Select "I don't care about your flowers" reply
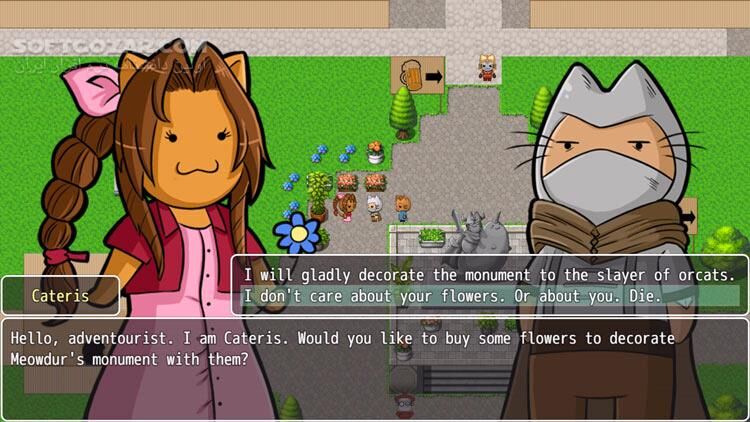 pyautogui.click(x=463, y=296)
